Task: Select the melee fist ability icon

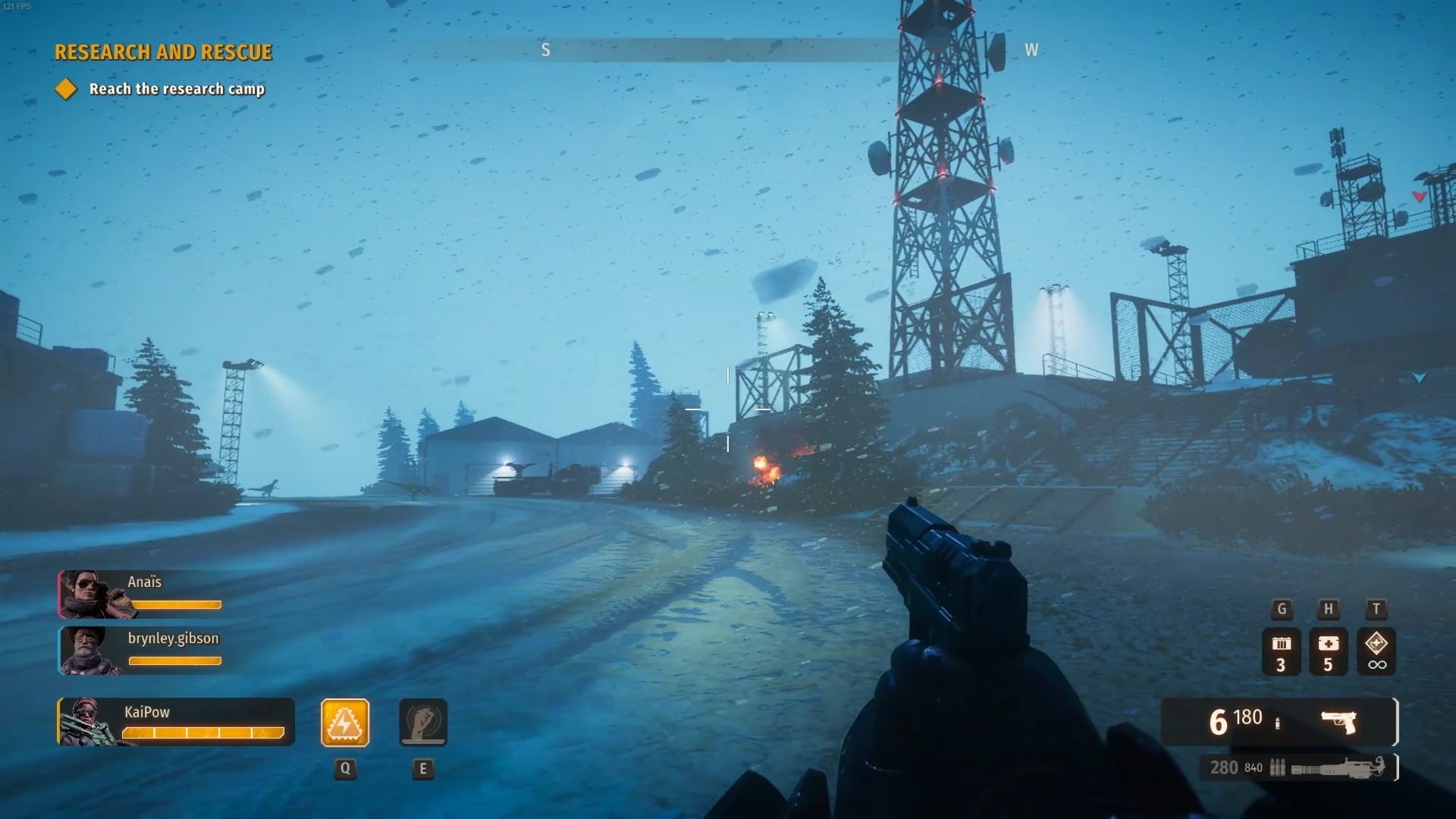Action: (x=423, y=723)
